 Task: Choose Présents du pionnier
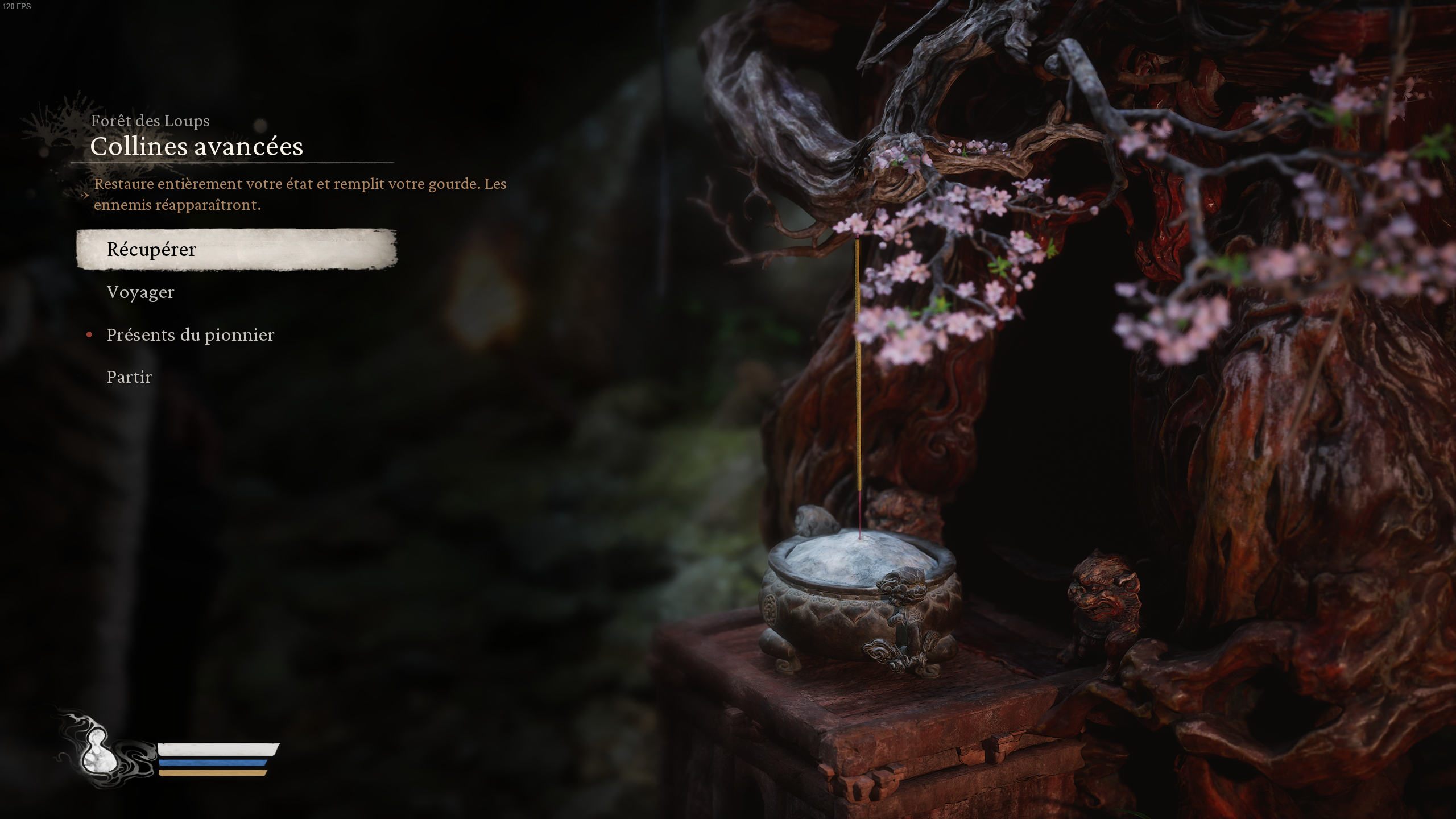[190, 335]
